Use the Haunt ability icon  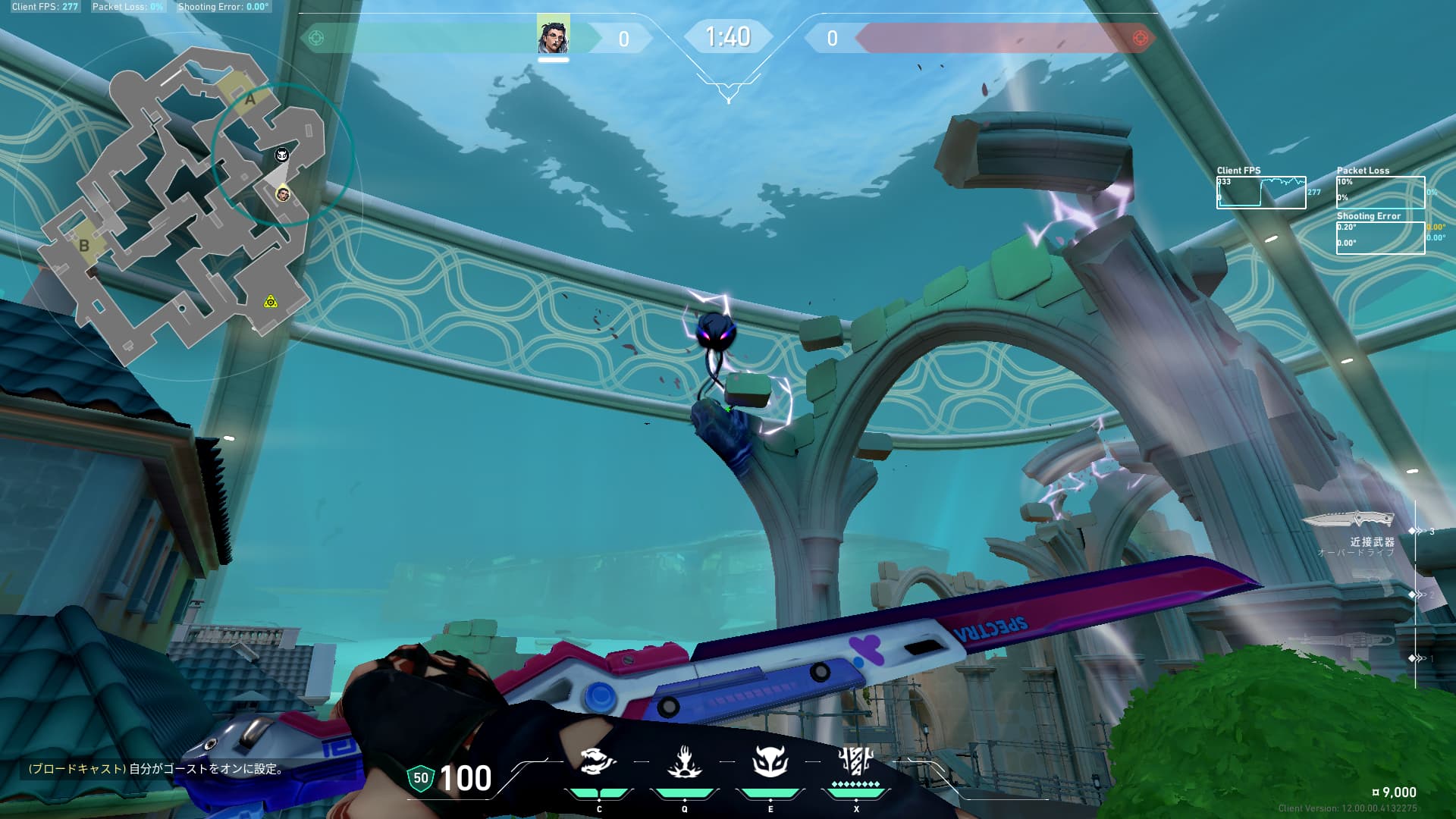[x=770, y=761]
